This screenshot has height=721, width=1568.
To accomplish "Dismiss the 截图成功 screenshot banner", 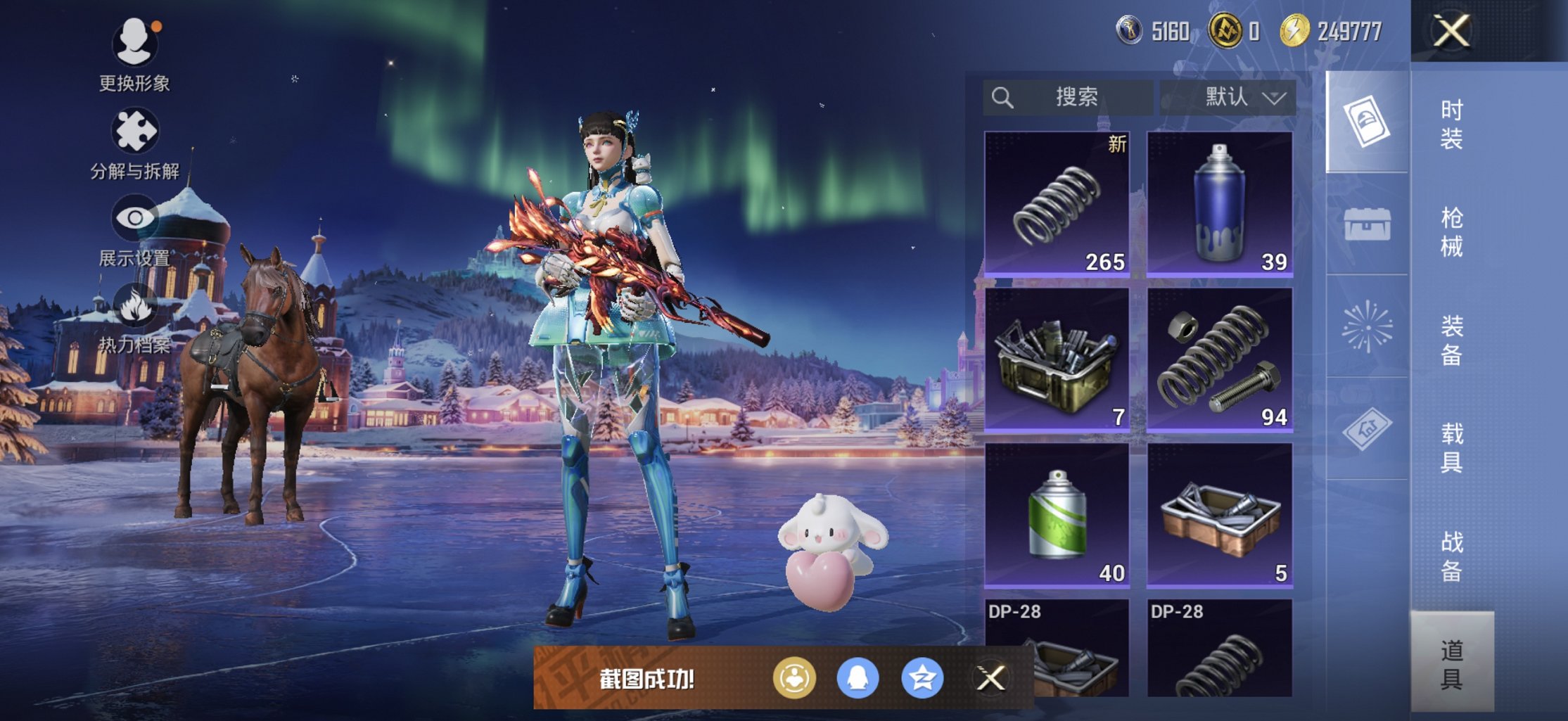I will click(991, 678).
